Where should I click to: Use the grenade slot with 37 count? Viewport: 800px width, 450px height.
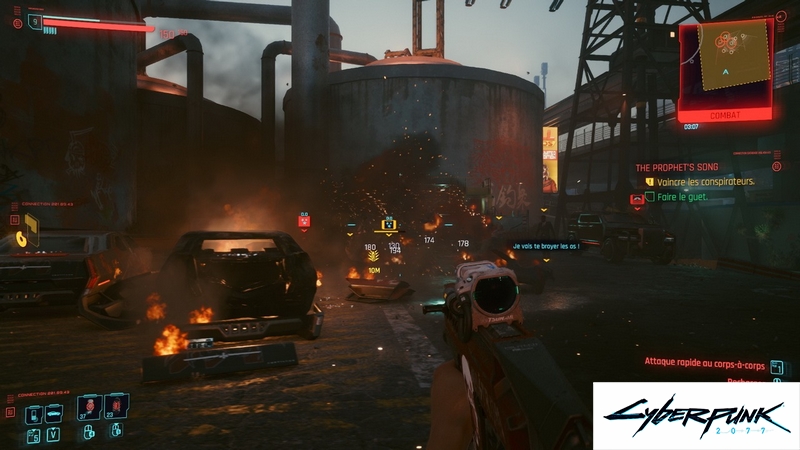89,408
